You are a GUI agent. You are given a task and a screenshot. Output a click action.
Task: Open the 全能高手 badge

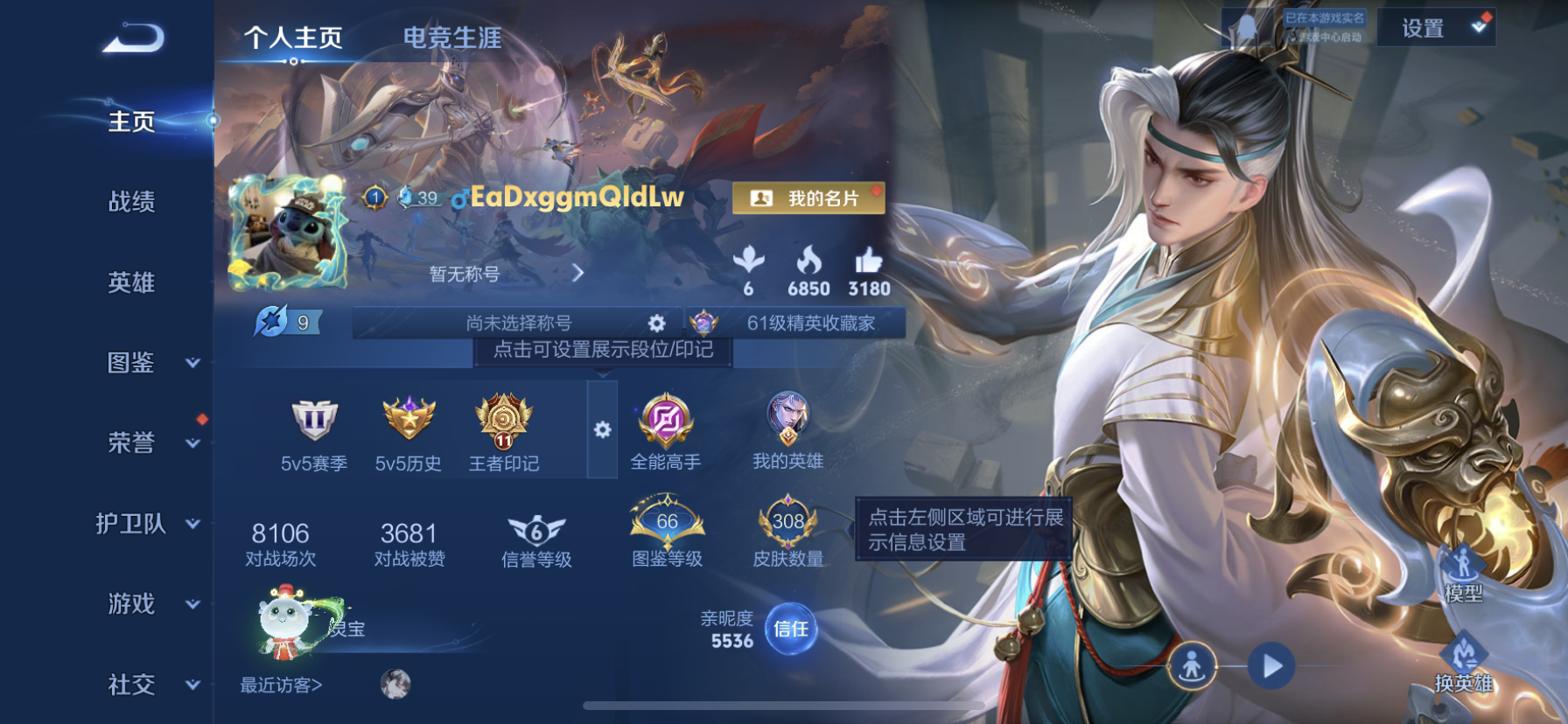[x=665, y=421]
